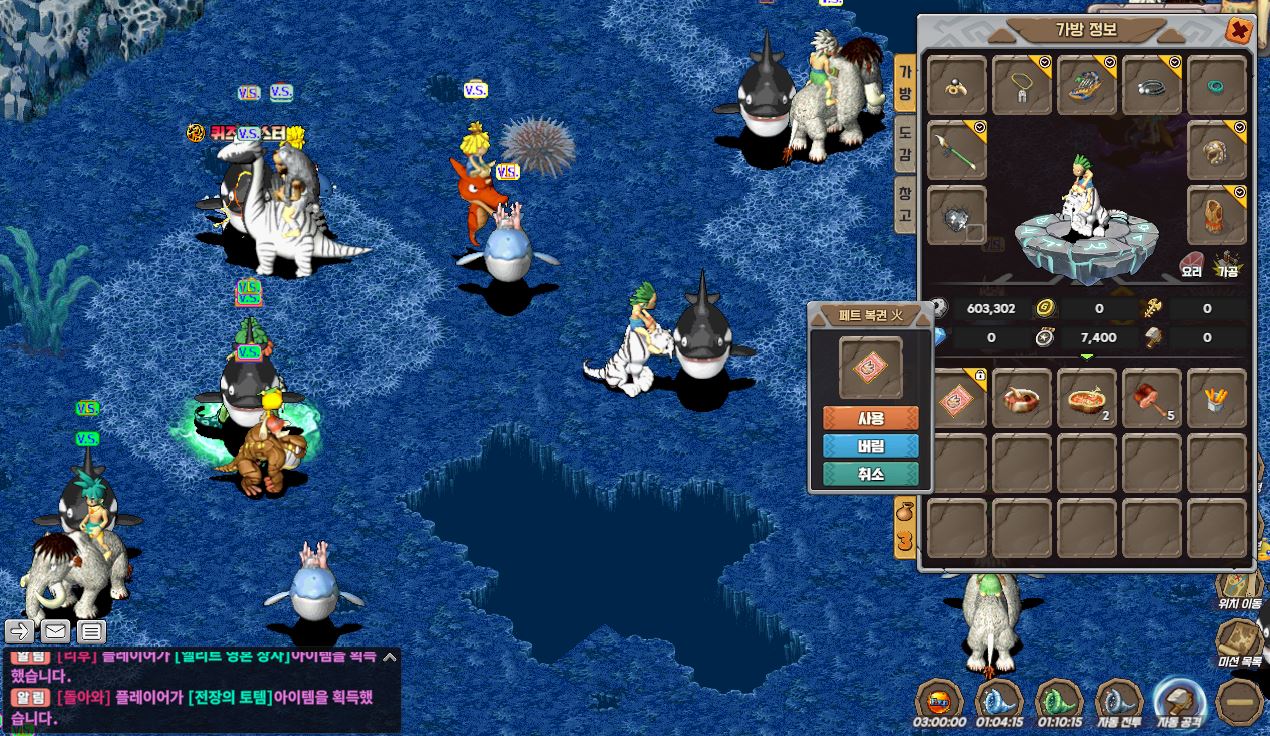Select the equipped necklace slot
The width and height of the screenshot is (1270, 736).
point(1022,86)
